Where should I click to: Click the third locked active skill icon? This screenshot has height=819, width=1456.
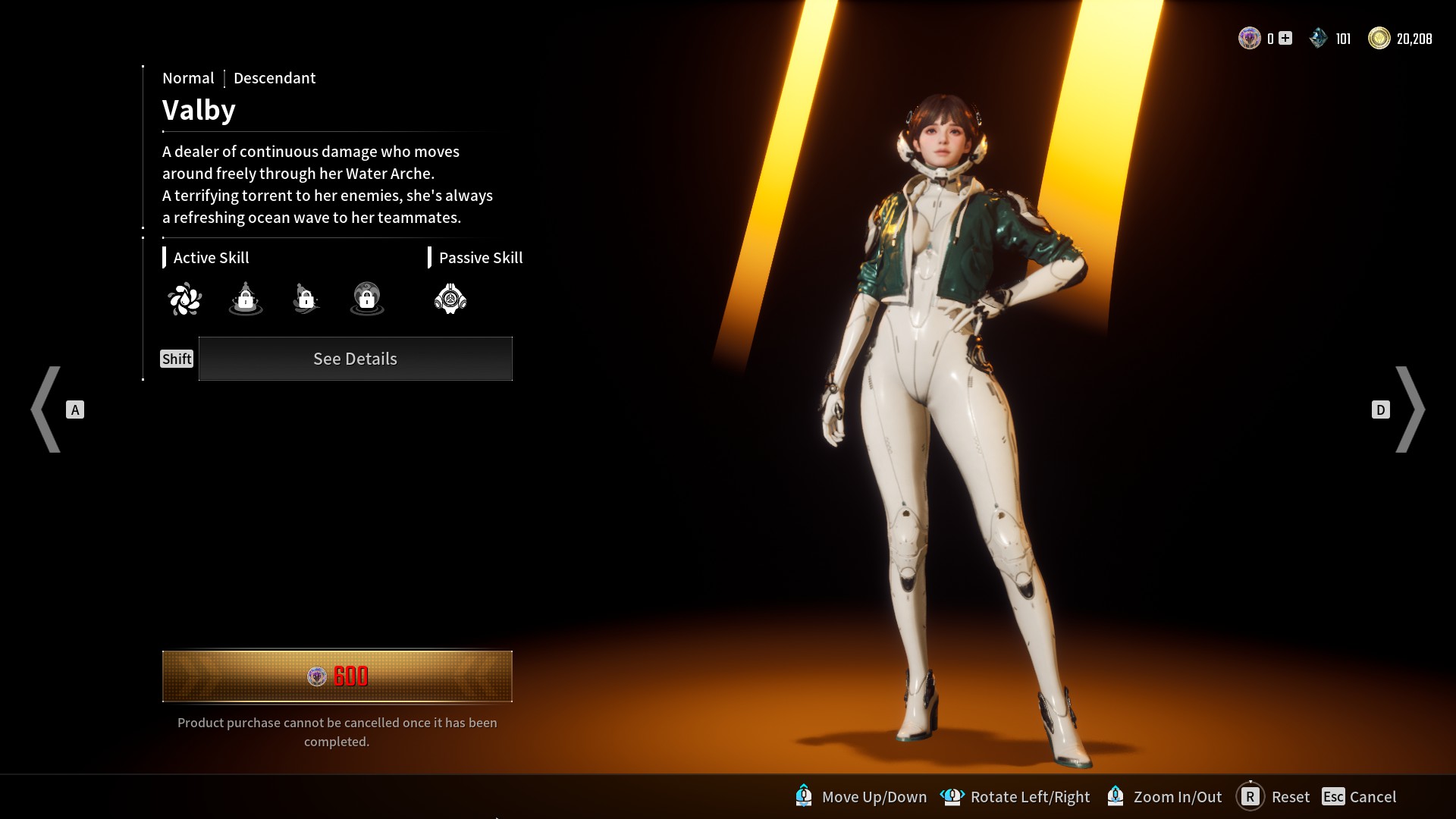pos(306,298)
